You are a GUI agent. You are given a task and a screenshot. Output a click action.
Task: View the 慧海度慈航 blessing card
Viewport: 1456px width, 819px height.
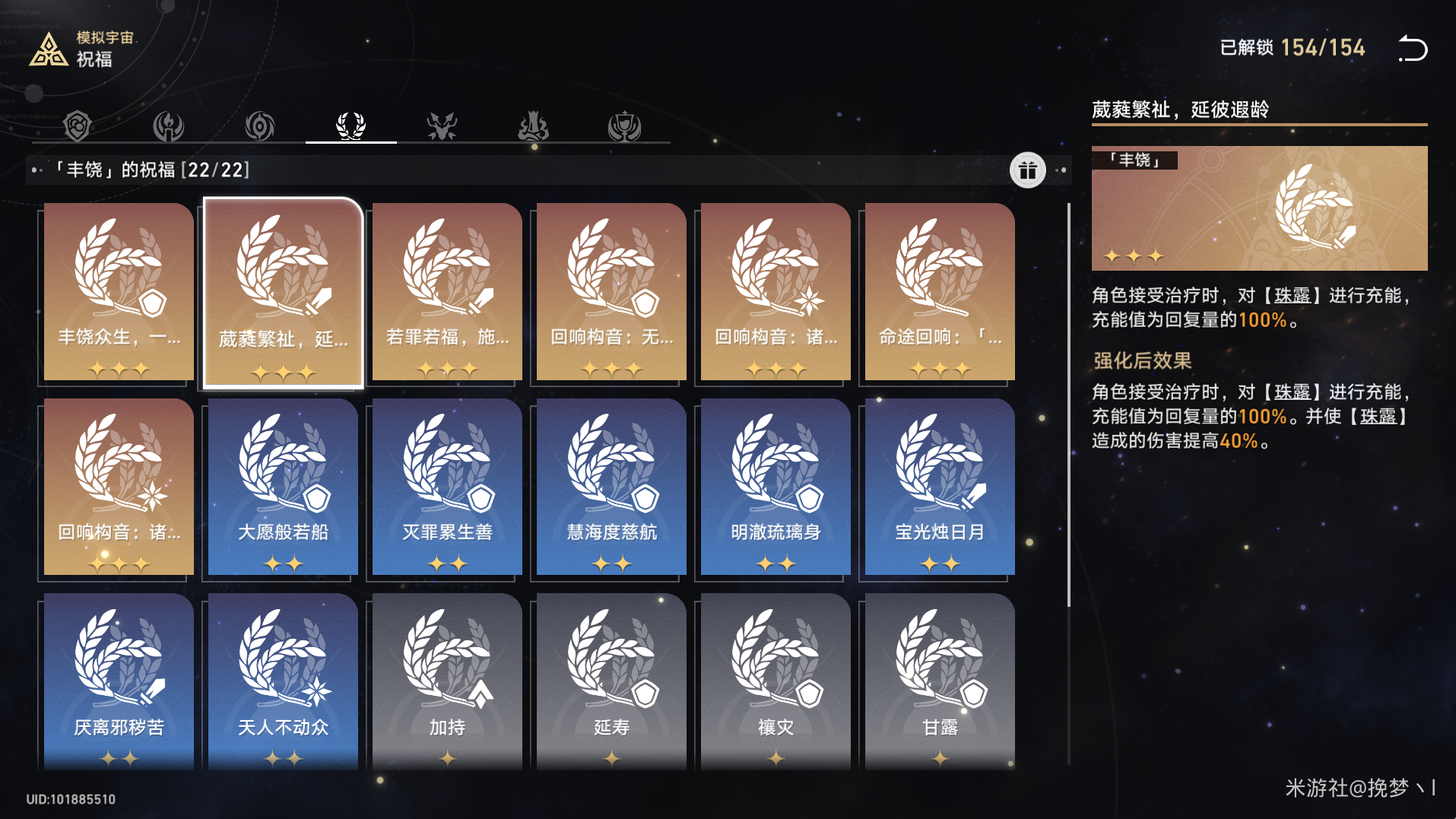point(611,487)
